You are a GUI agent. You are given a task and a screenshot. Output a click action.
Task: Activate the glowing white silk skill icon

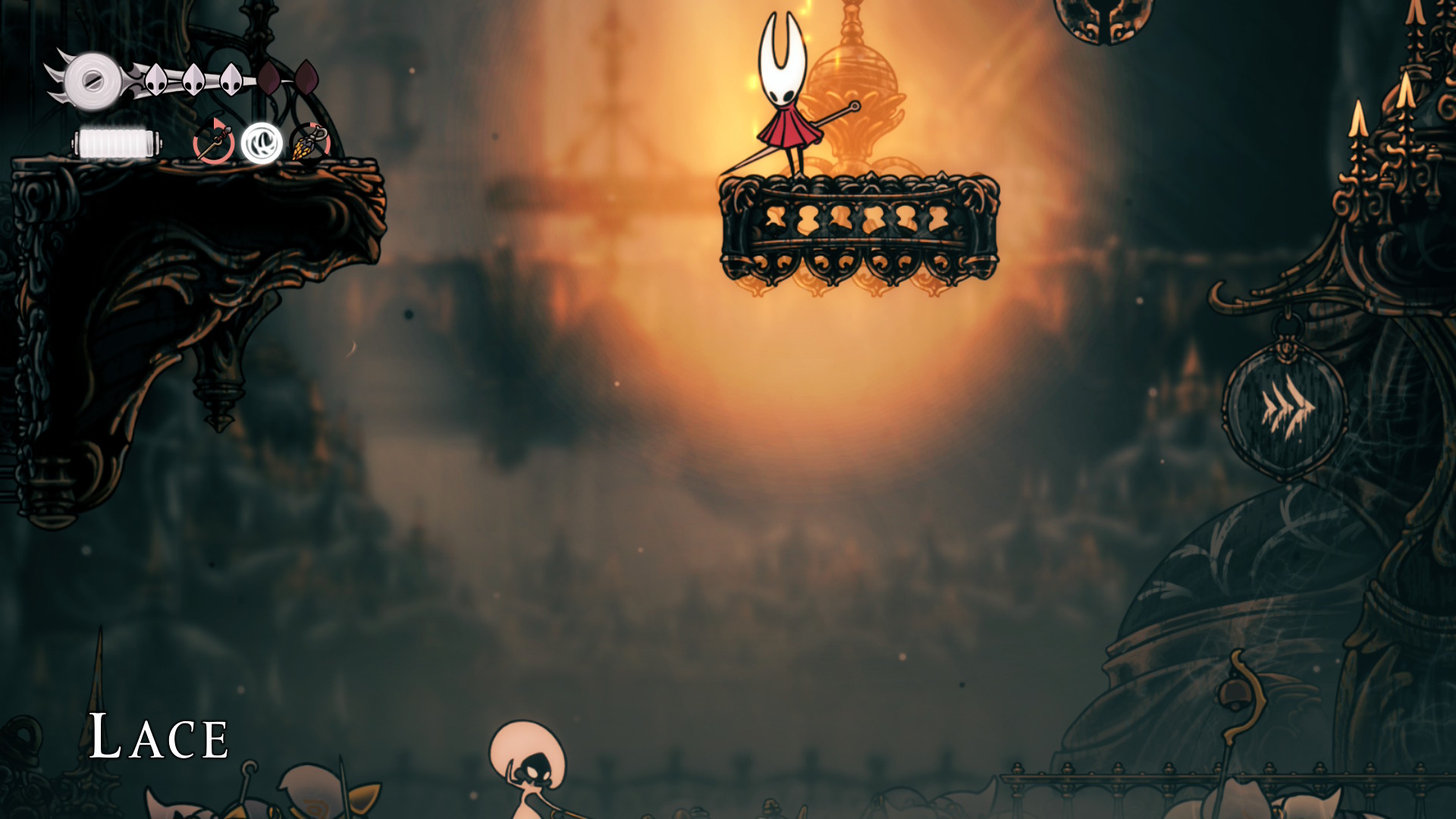262,143
